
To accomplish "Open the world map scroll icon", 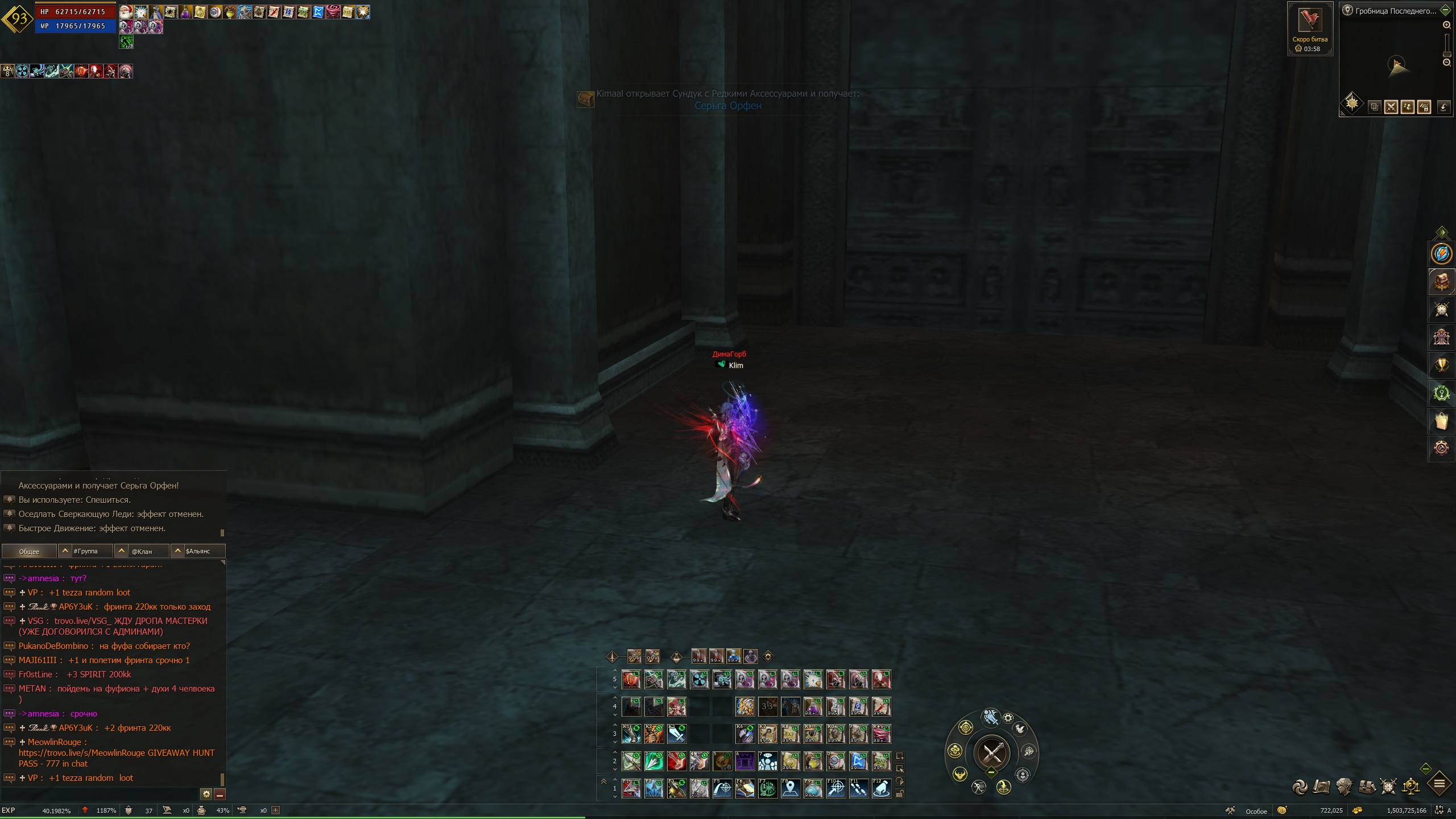I will [x=1322, y=787].
